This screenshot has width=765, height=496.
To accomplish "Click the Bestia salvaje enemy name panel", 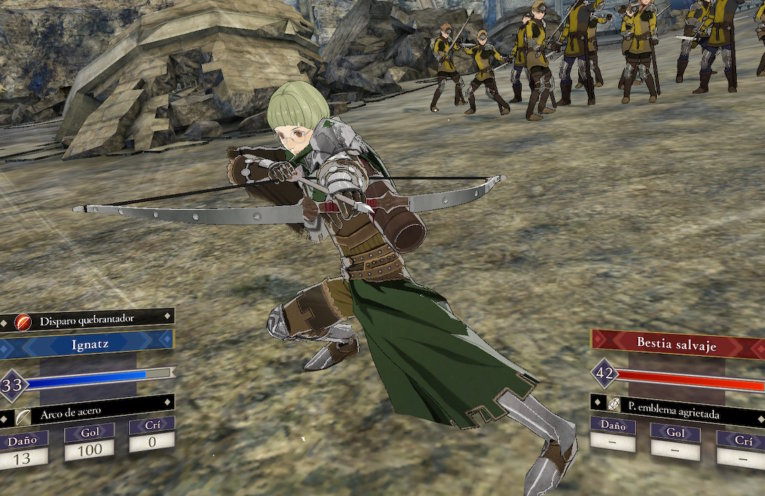I will click(677, 342).
